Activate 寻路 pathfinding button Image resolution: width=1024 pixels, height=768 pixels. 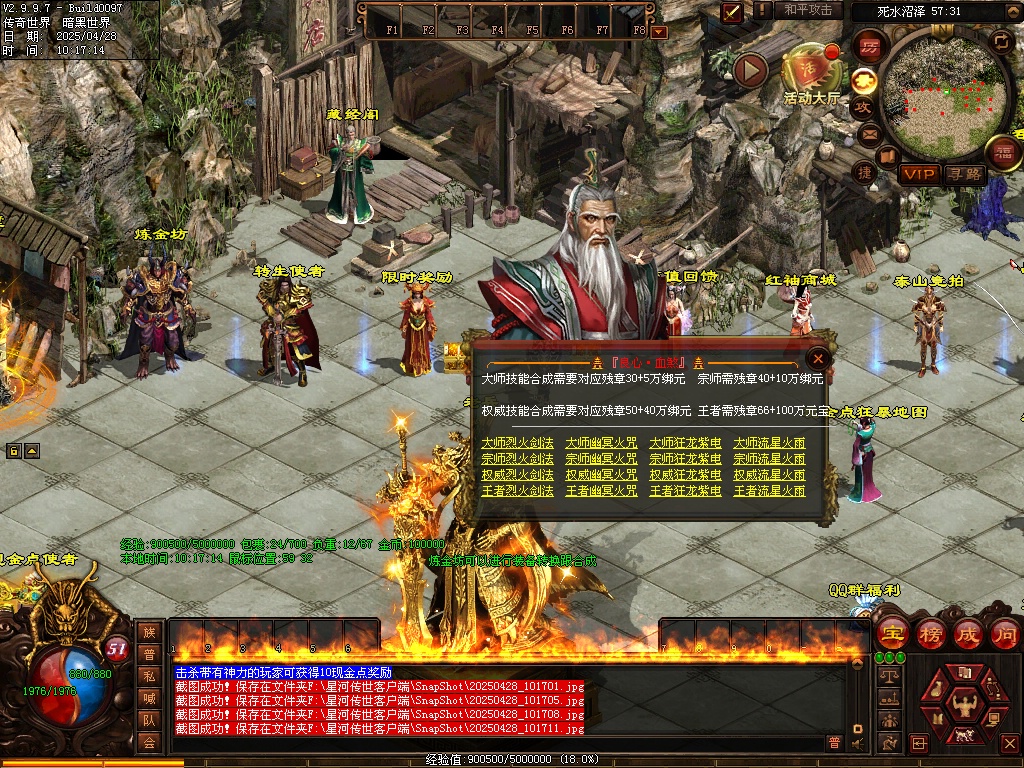pos(965,174)
